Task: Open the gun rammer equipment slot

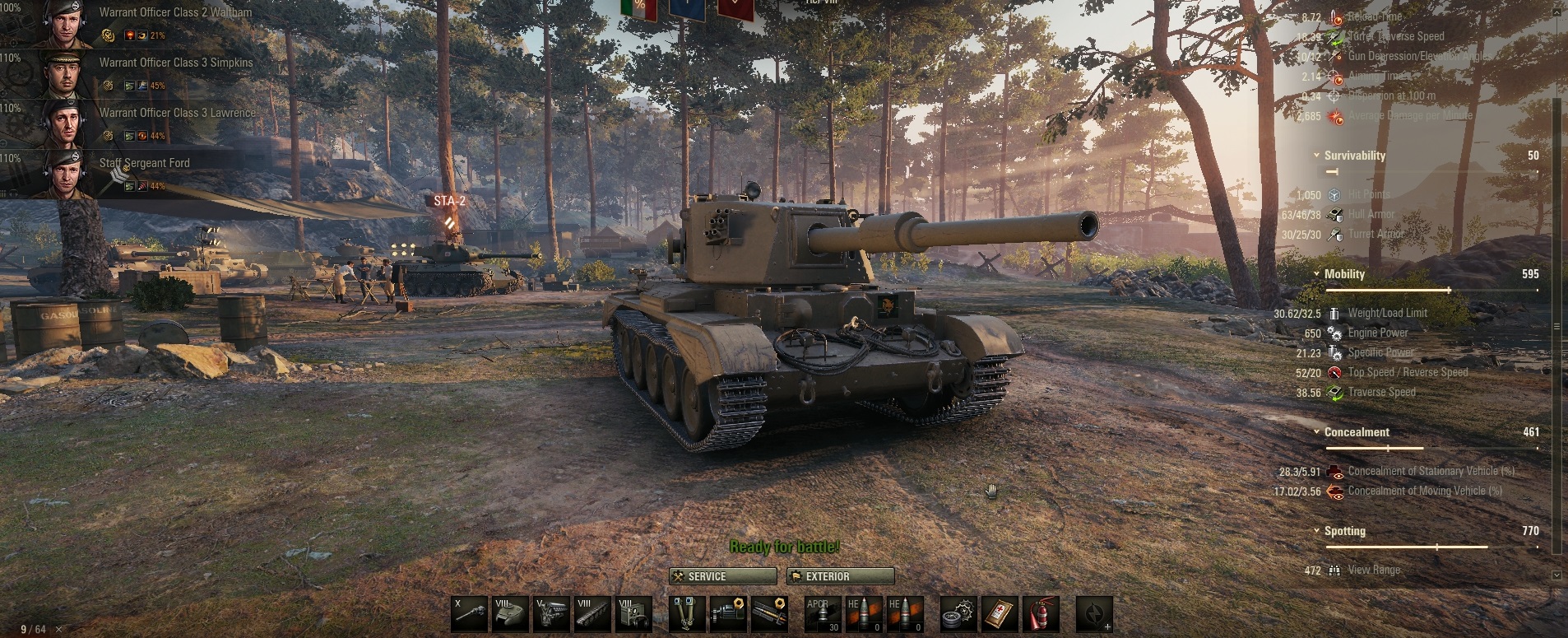Action: tap(769, 614)
